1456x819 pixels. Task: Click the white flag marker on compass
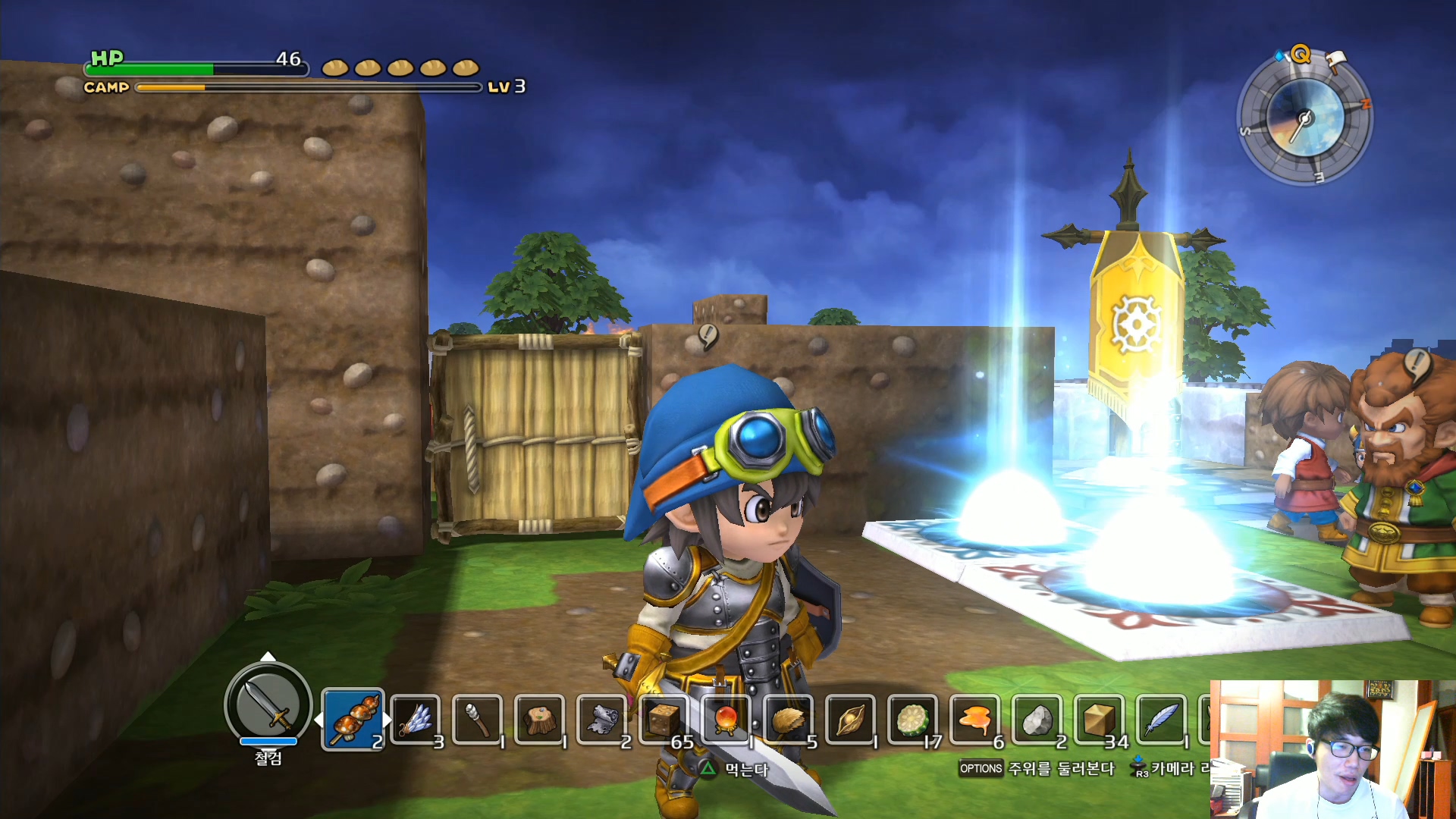pyautogui.click(x=1336, y=58)
